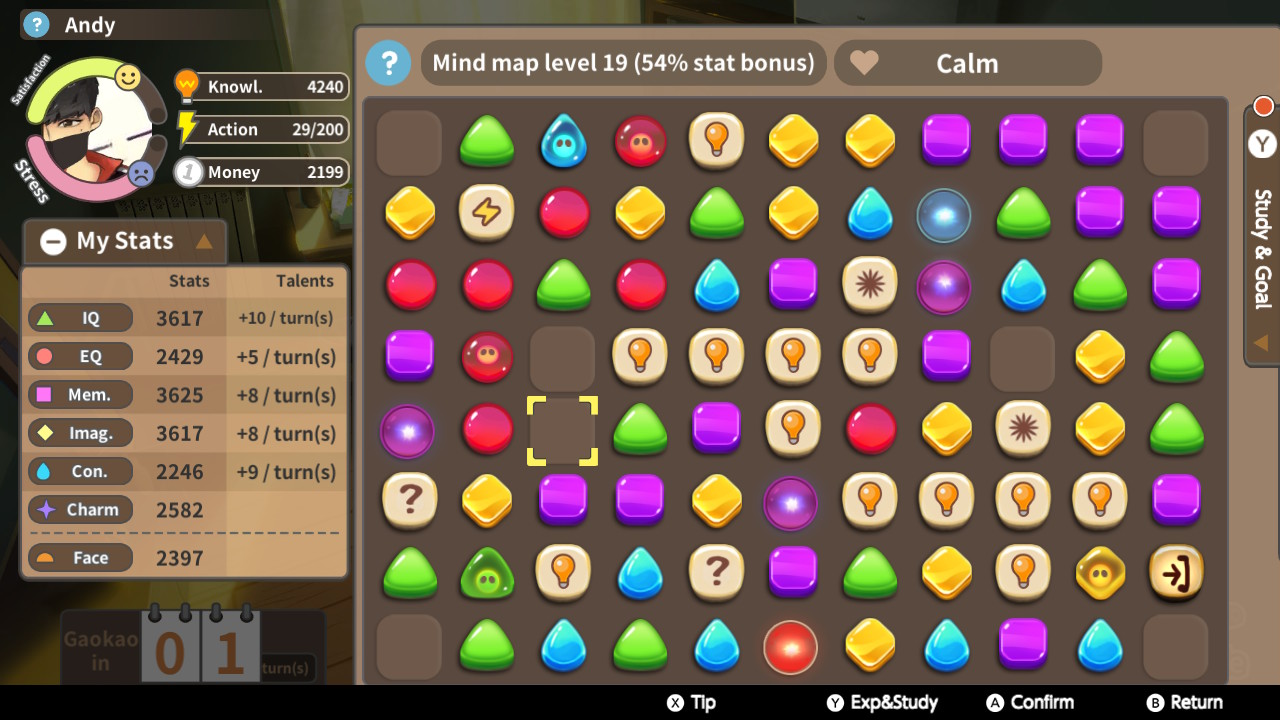This screenshot has width=1280, height=720.
Task: Select the lightning bolt special tile on the board
Action: point(486,214)
